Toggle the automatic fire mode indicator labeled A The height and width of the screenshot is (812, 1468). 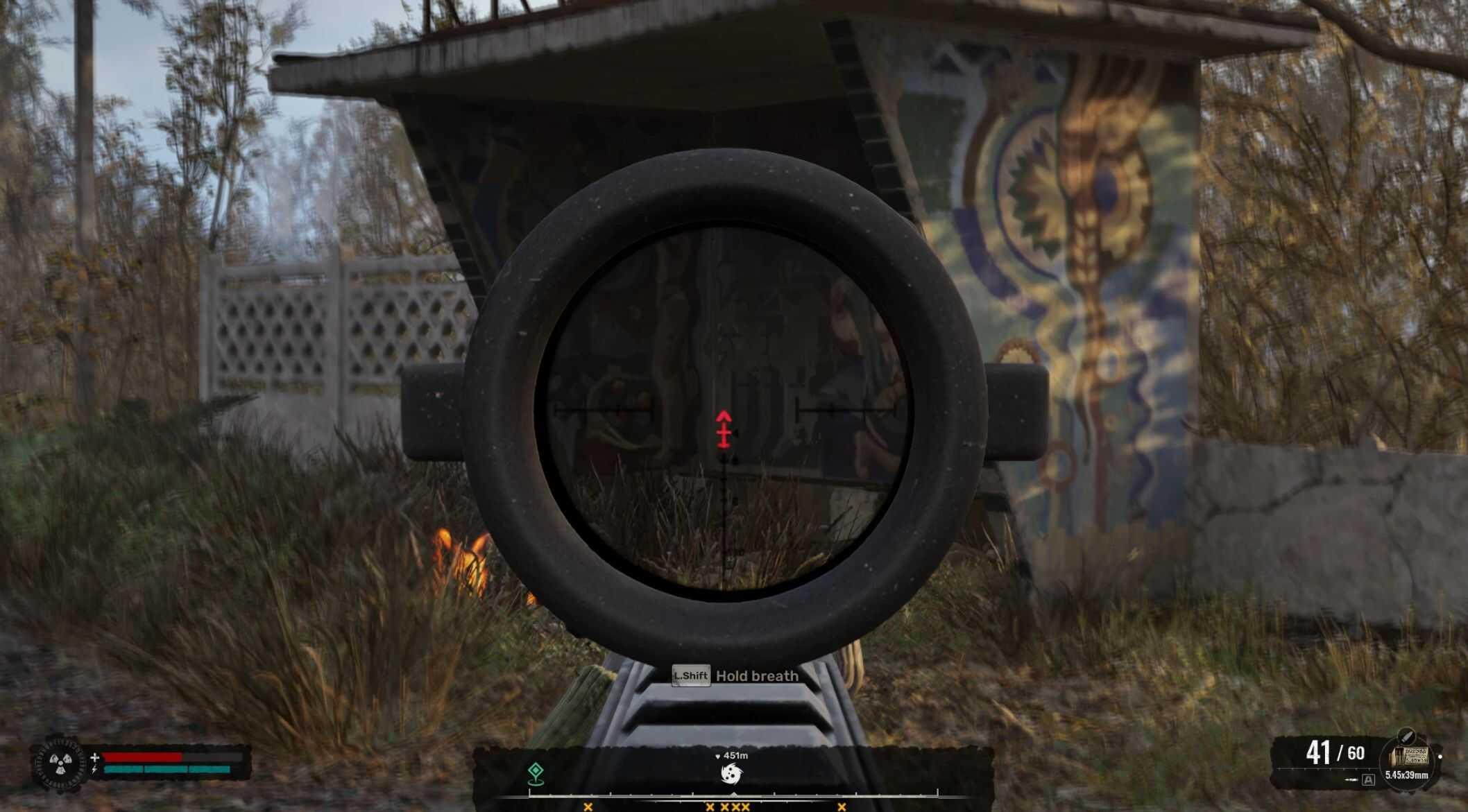pos(1368,781)
